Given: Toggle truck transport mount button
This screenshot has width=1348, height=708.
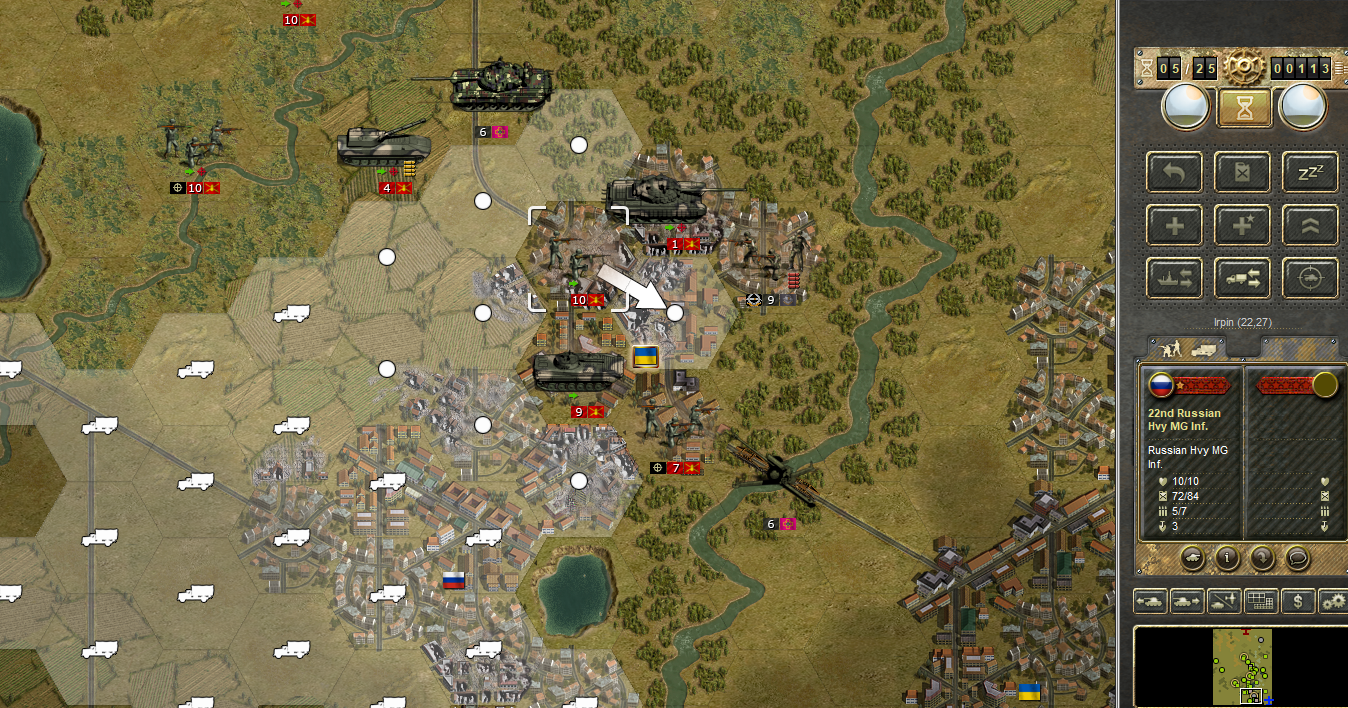Looking at the screenshot, I should (x=1243, y=279).
